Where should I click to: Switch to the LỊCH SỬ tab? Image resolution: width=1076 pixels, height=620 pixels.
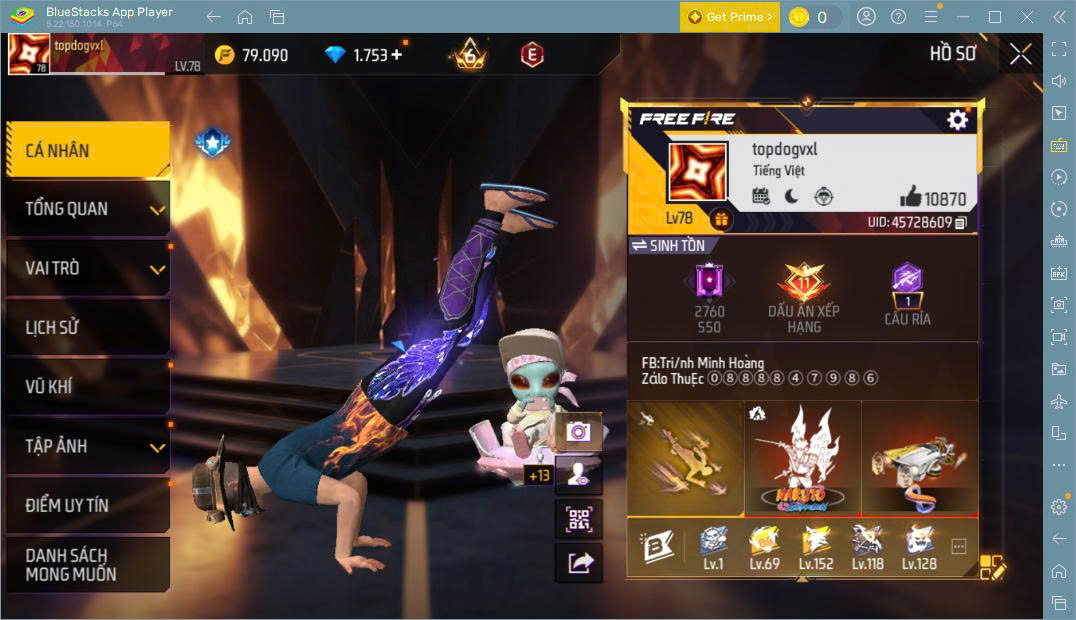87,327
